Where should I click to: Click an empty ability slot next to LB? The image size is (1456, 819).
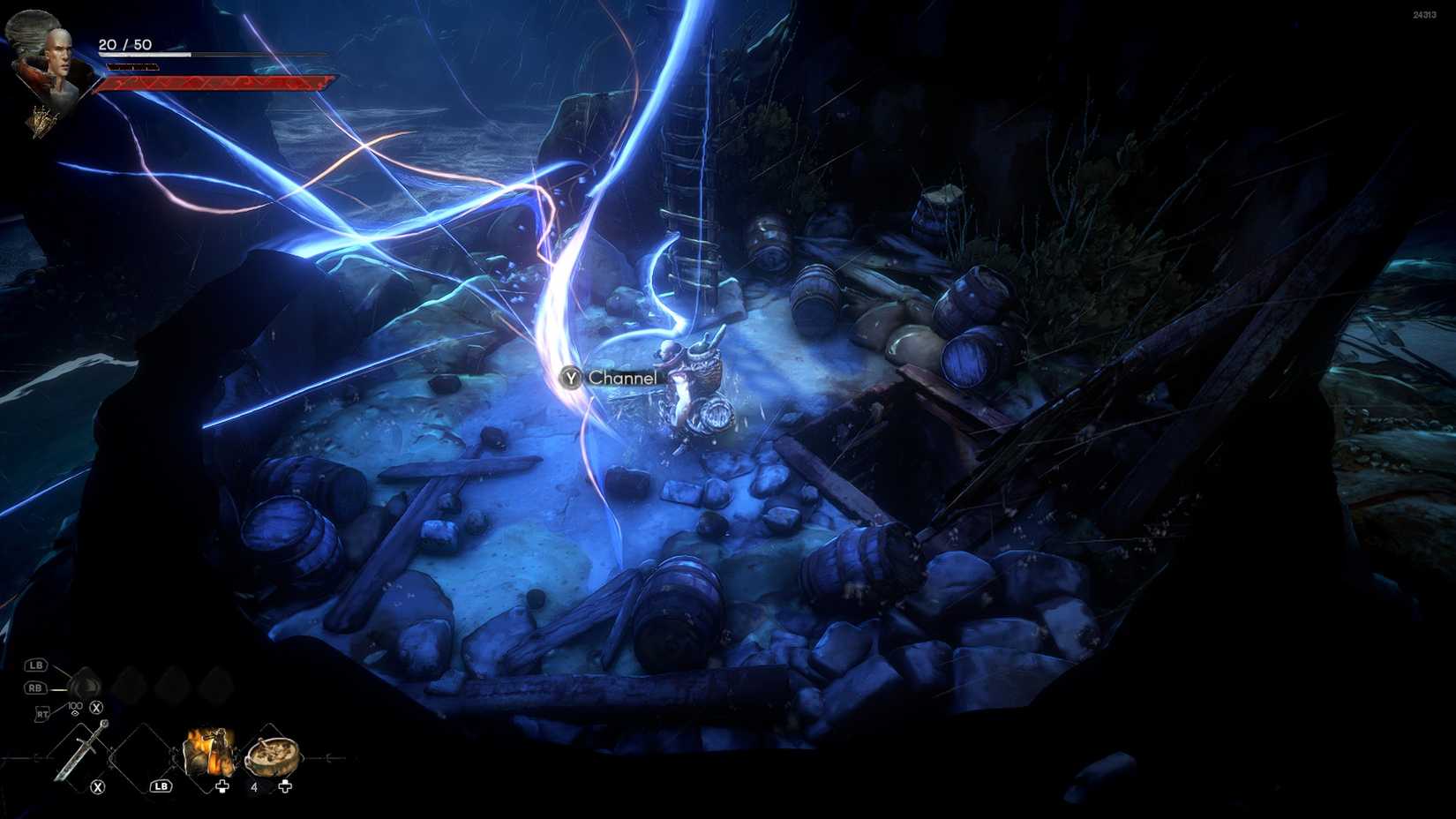pos(128,680)
